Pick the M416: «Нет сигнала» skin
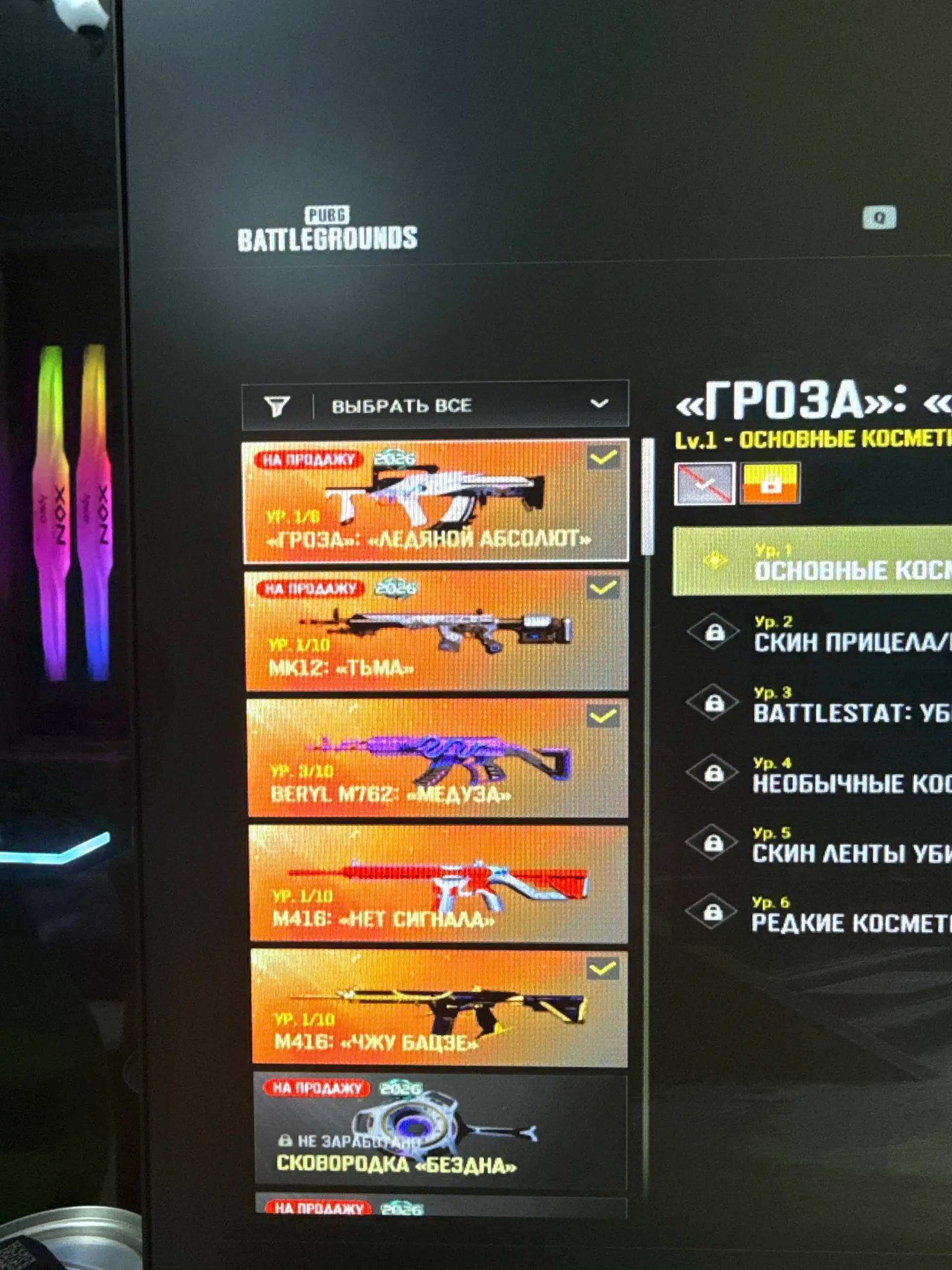This screenshot has width=952, height=1270. tap(438, 884)
